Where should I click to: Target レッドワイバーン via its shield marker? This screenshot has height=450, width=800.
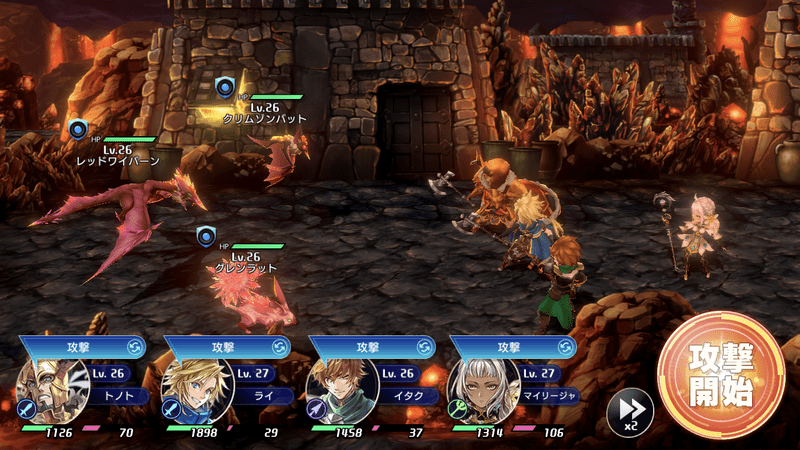78,129
